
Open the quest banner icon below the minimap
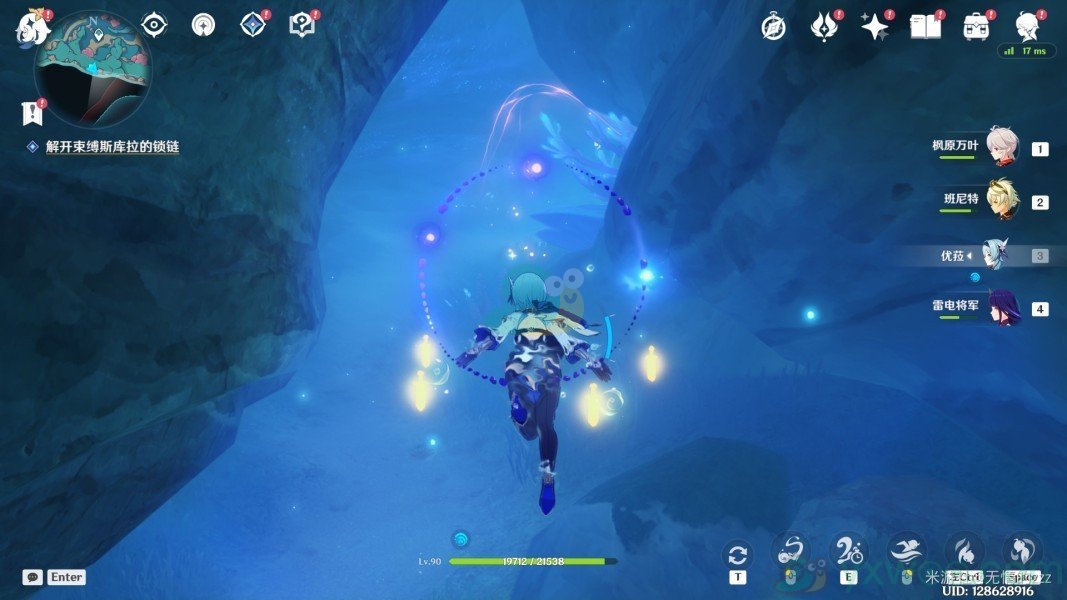coord(33,112)
